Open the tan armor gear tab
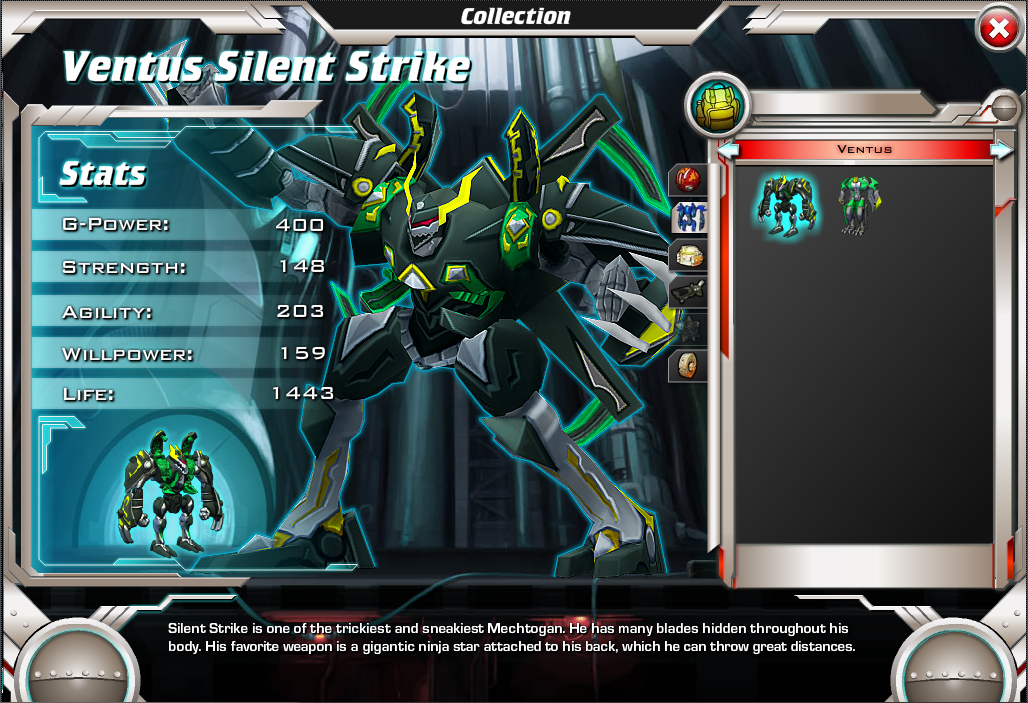 pyautogui.click(x=689, y=255)
